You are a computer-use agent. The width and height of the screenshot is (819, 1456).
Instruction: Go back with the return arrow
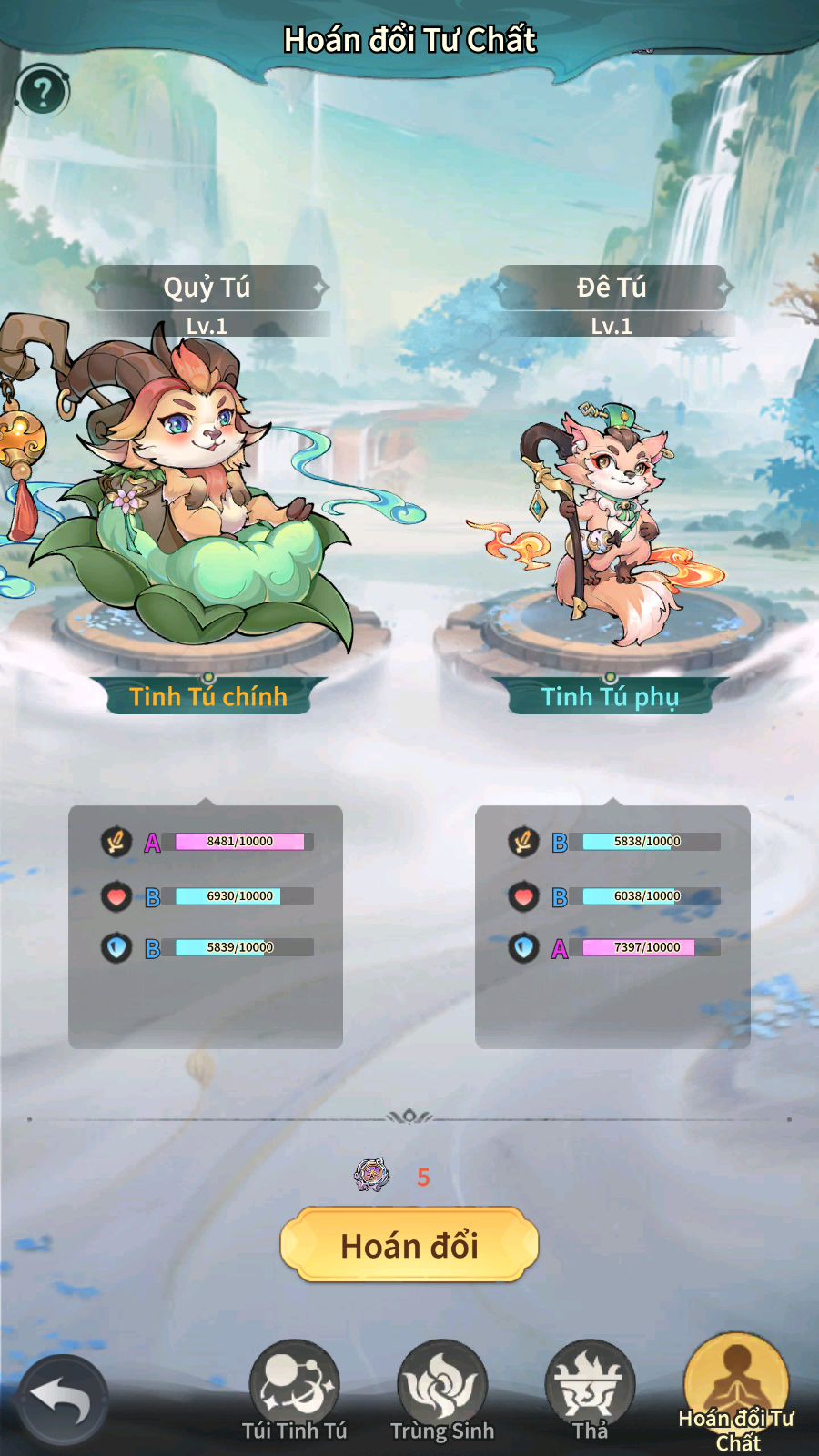tap(61, 1400)
